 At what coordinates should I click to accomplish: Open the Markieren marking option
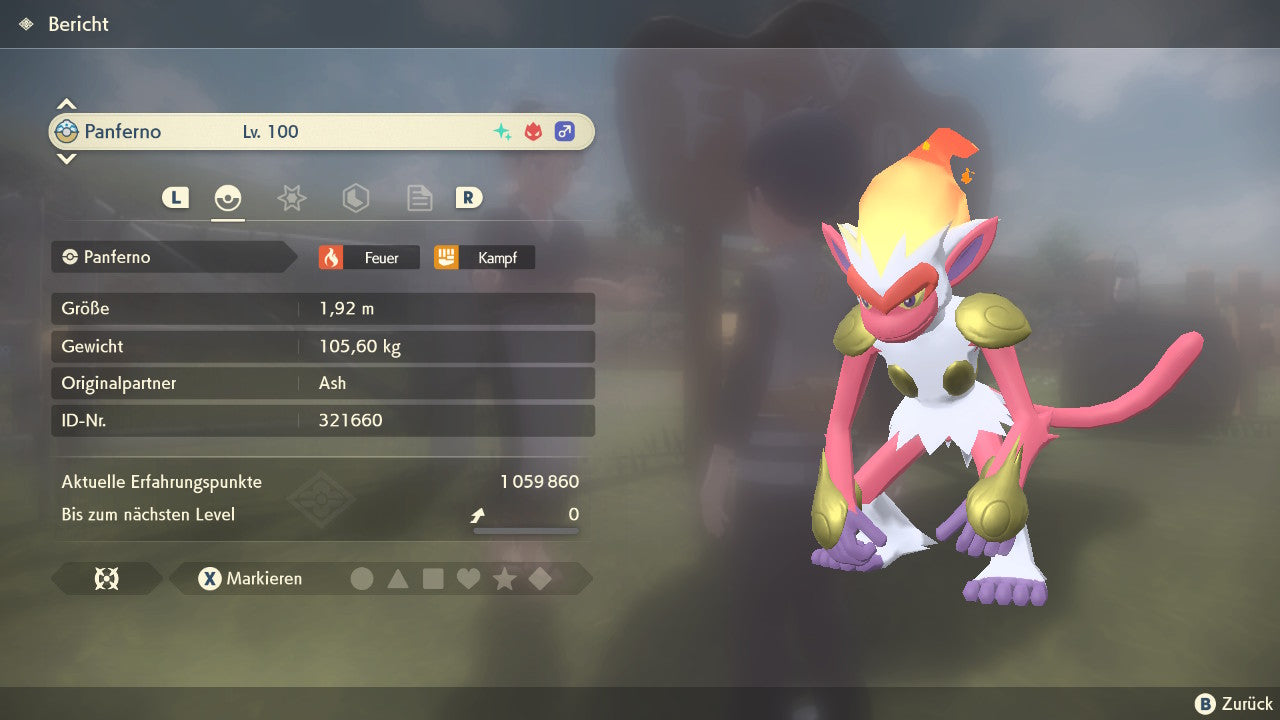pyautogui.click(x=250, y=578)
